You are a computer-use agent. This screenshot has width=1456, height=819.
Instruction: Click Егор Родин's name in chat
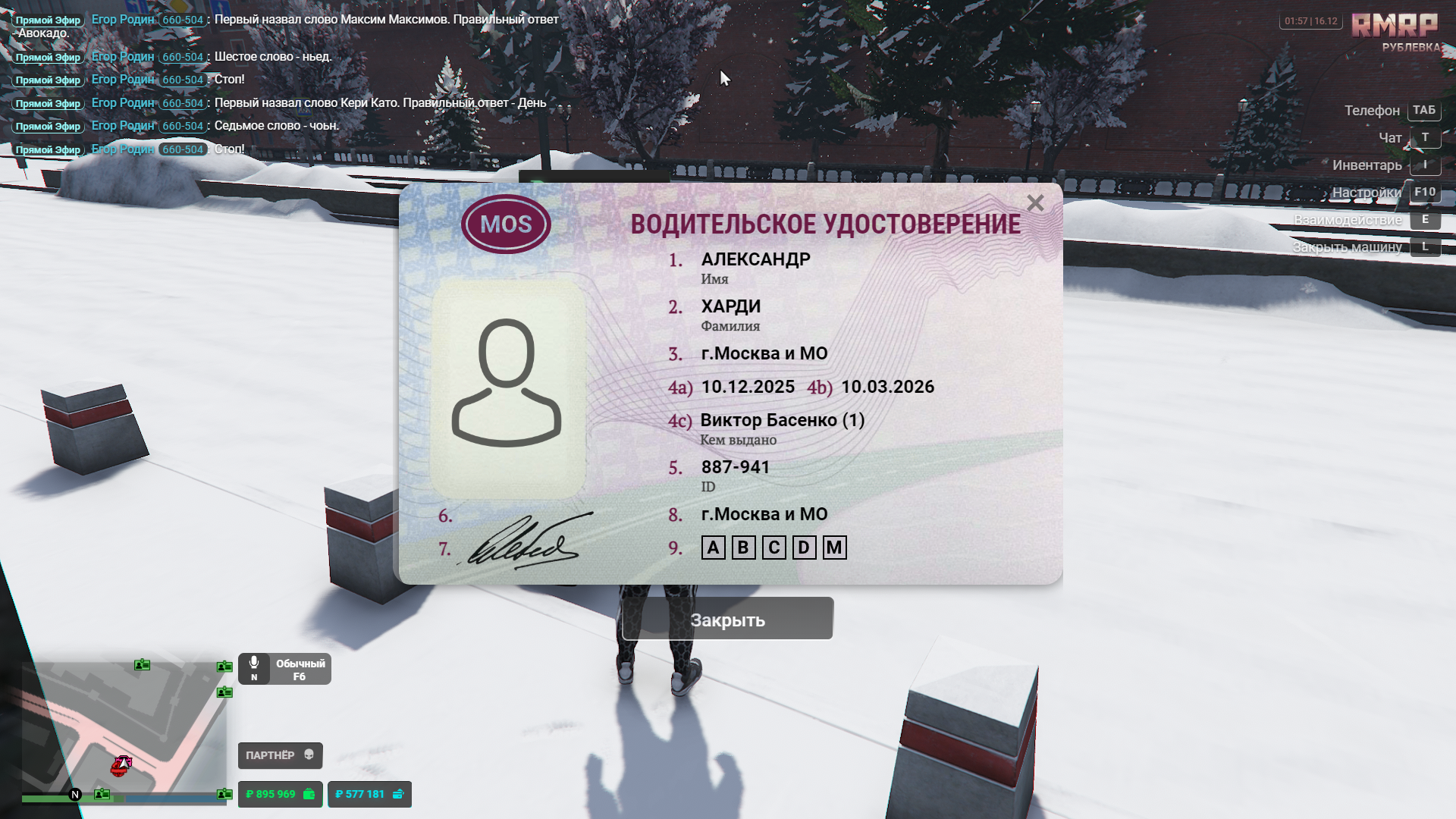click(123, 20)
